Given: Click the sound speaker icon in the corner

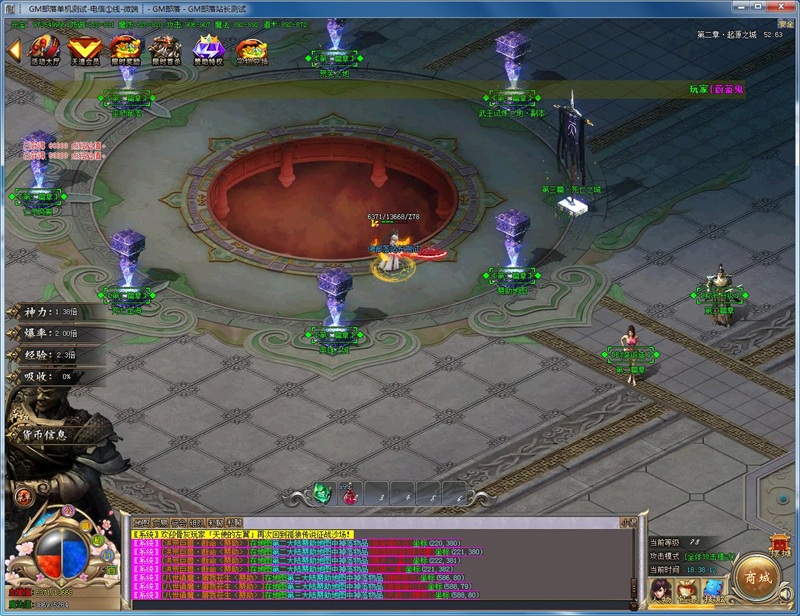Looking at the screenshot, I should [x=785, y=594].
